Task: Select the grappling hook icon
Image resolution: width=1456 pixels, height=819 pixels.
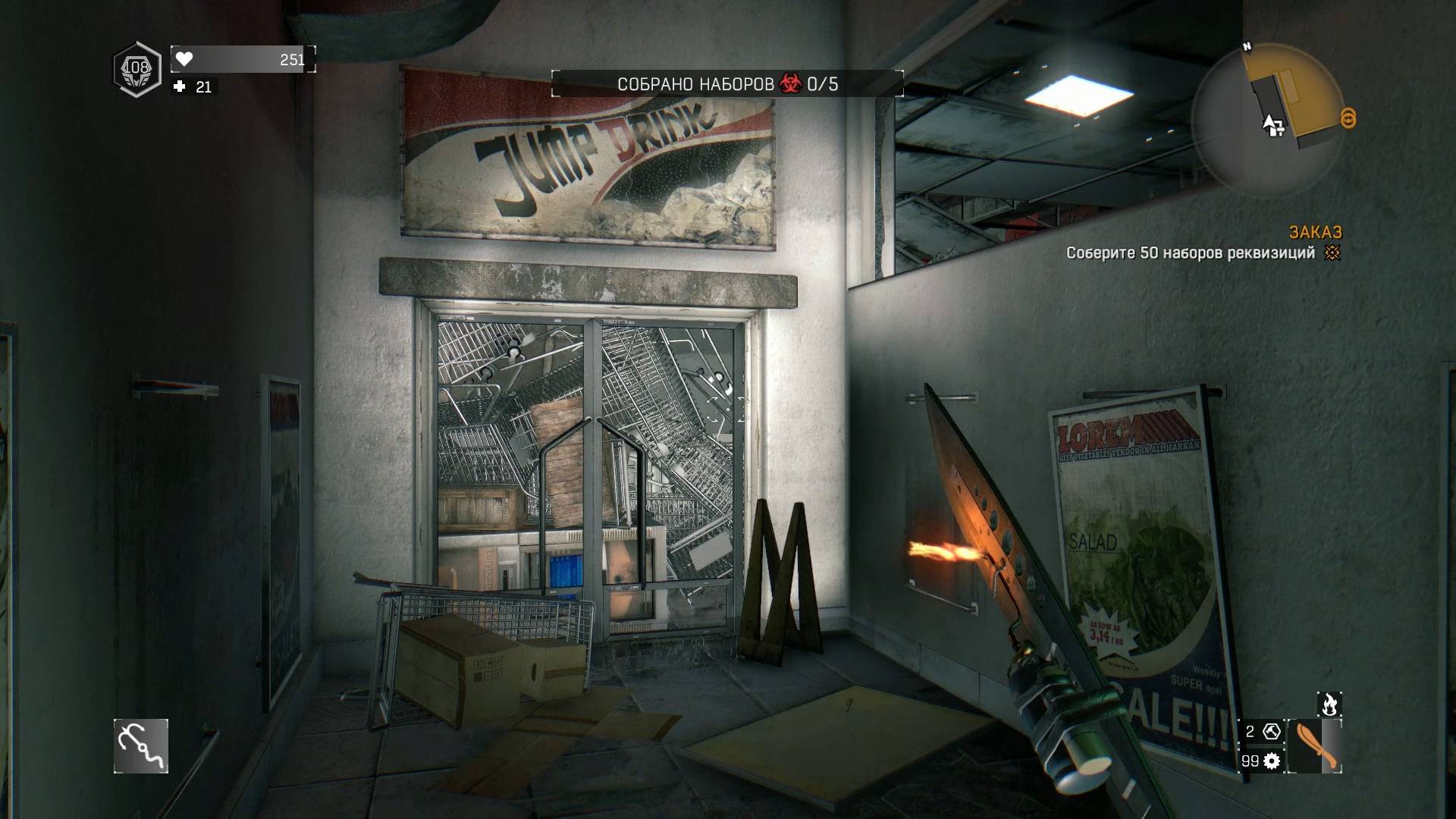Action: [x=141, y=746]
